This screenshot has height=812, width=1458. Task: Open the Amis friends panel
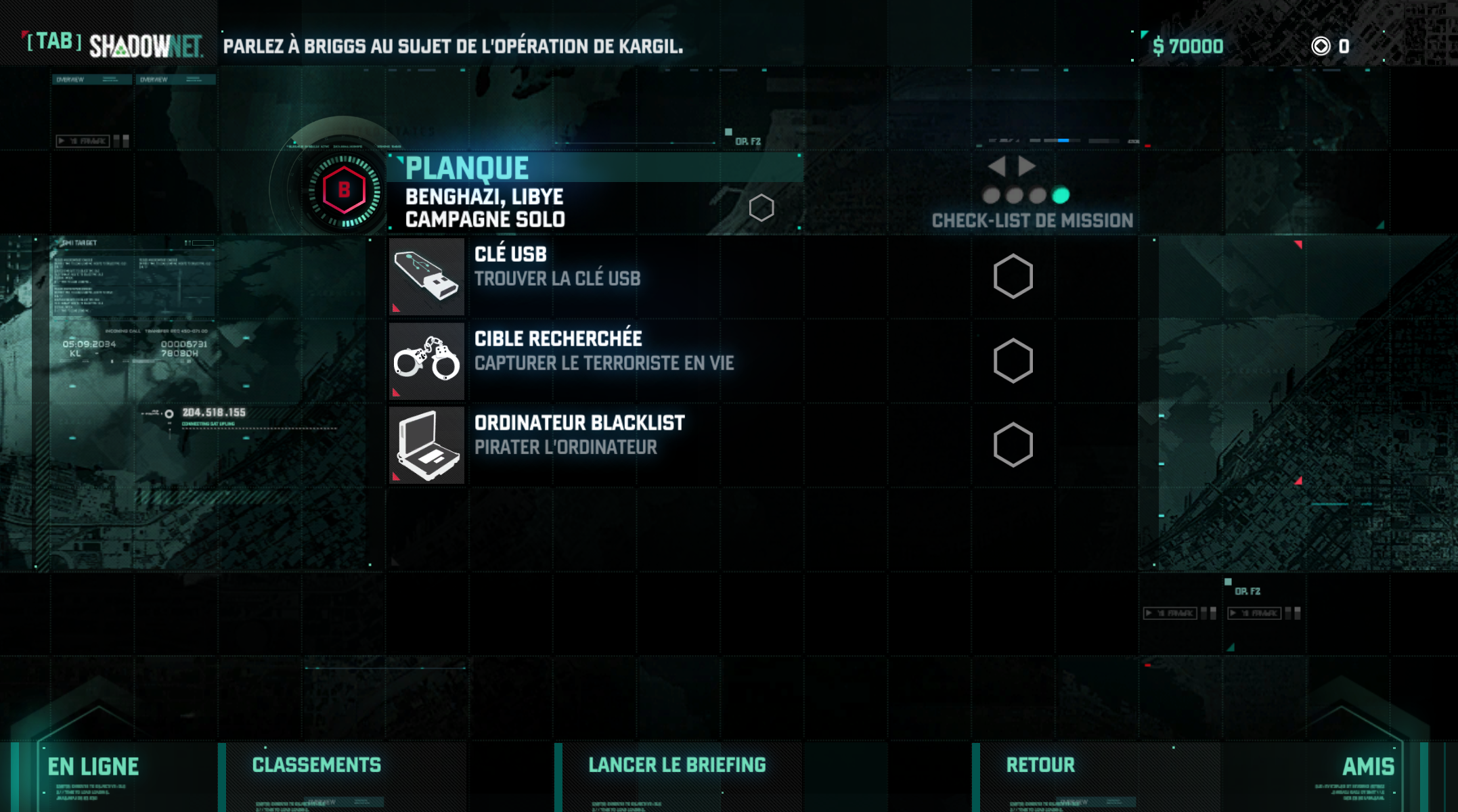pyautogui.click(x=1368, y=767)
